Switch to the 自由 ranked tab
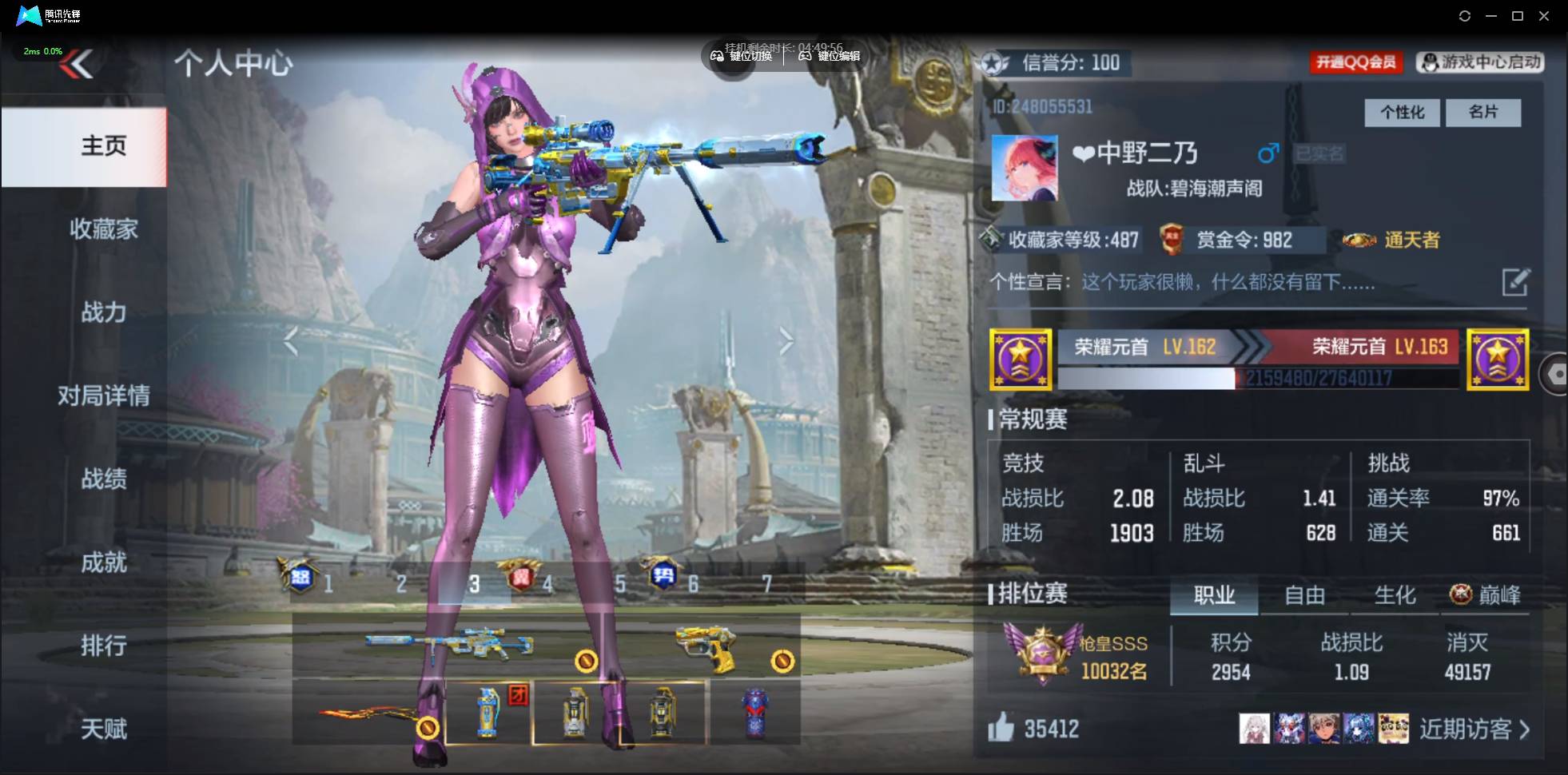This screenshot has width=1568, height=775. coord(1304,595)
